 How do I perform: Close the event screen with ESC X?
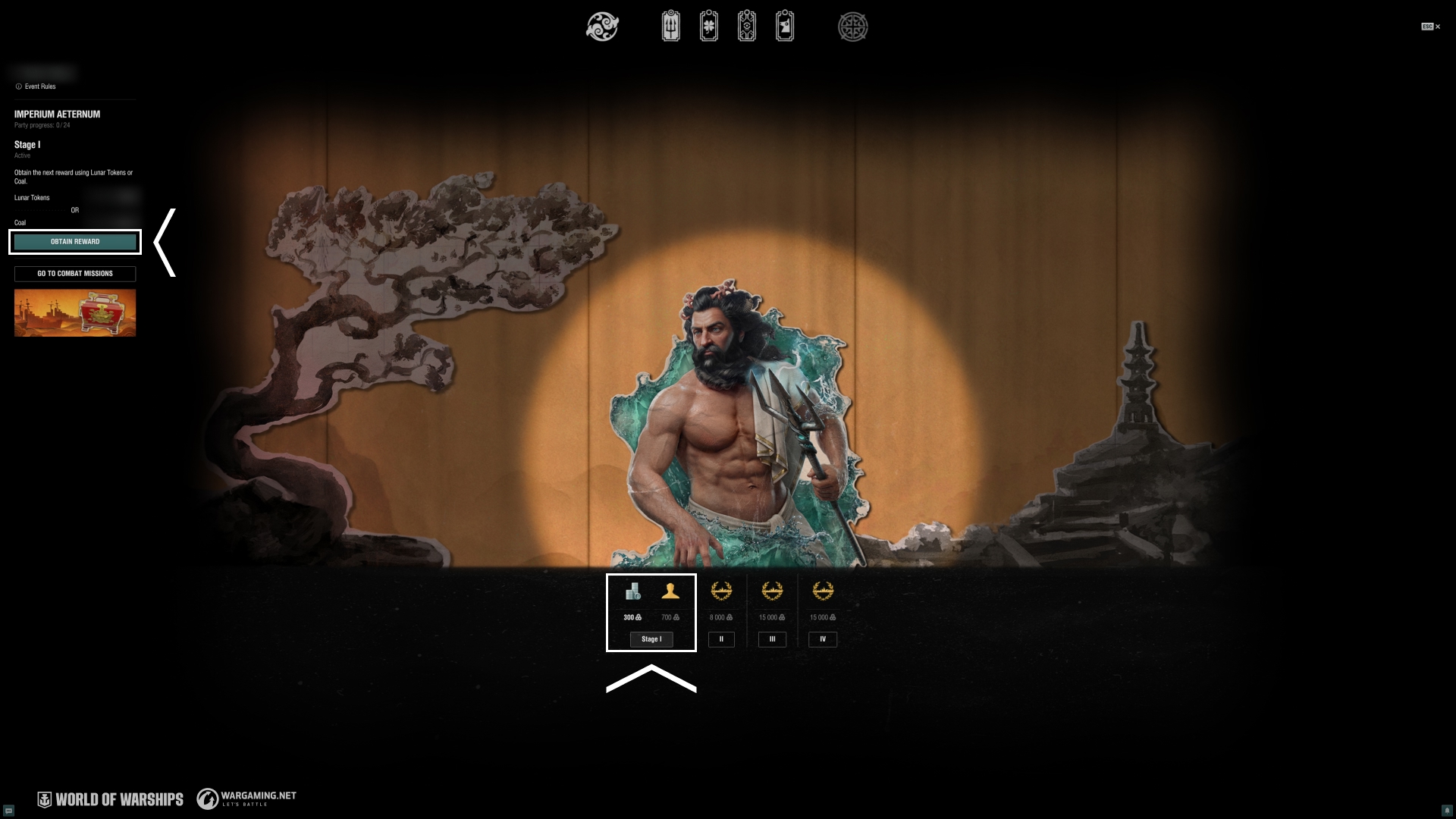(x=1431, y=27)
